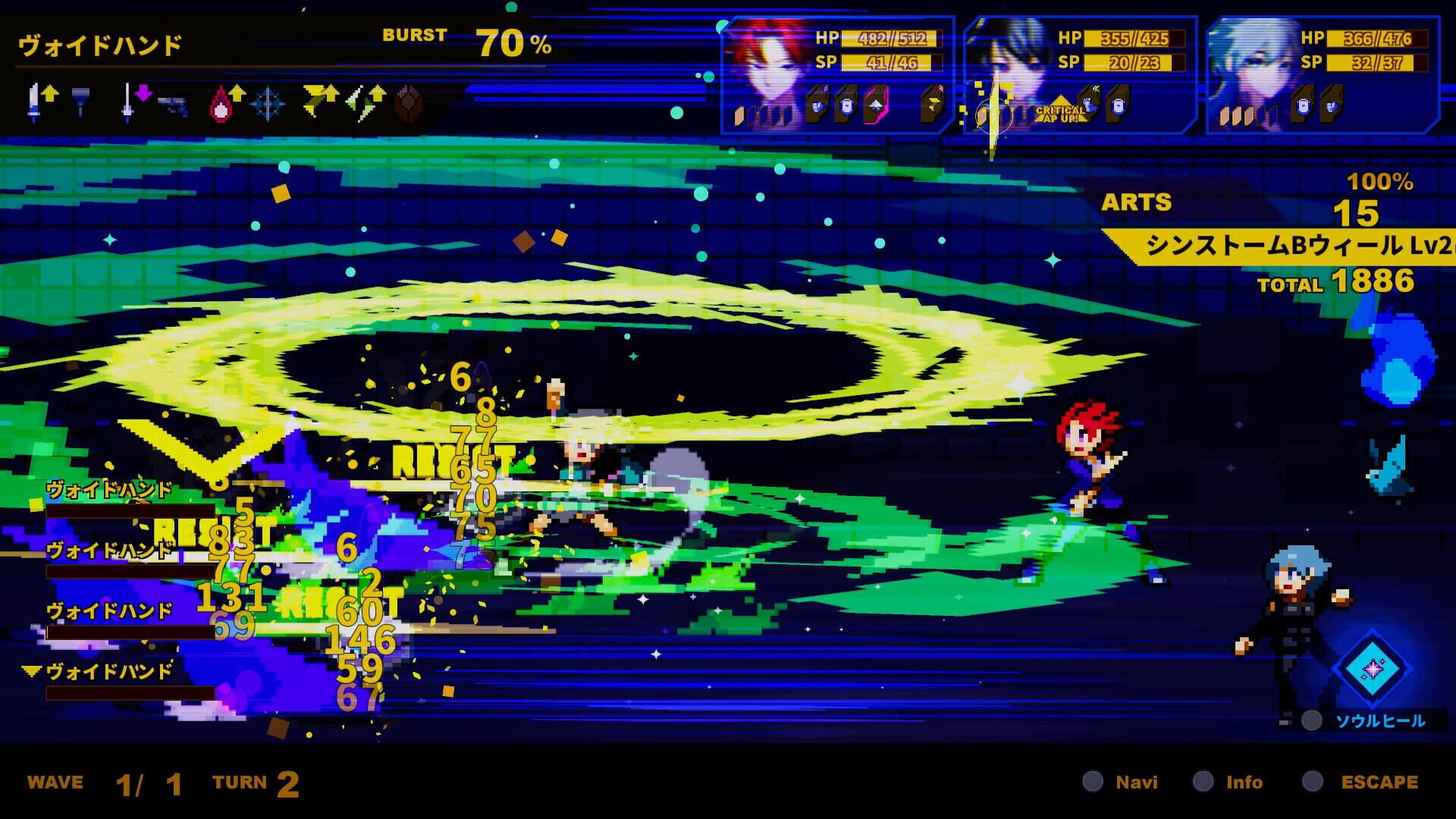
Task: Click the « chevron on second character's status icon
Action: point(1096,89)
